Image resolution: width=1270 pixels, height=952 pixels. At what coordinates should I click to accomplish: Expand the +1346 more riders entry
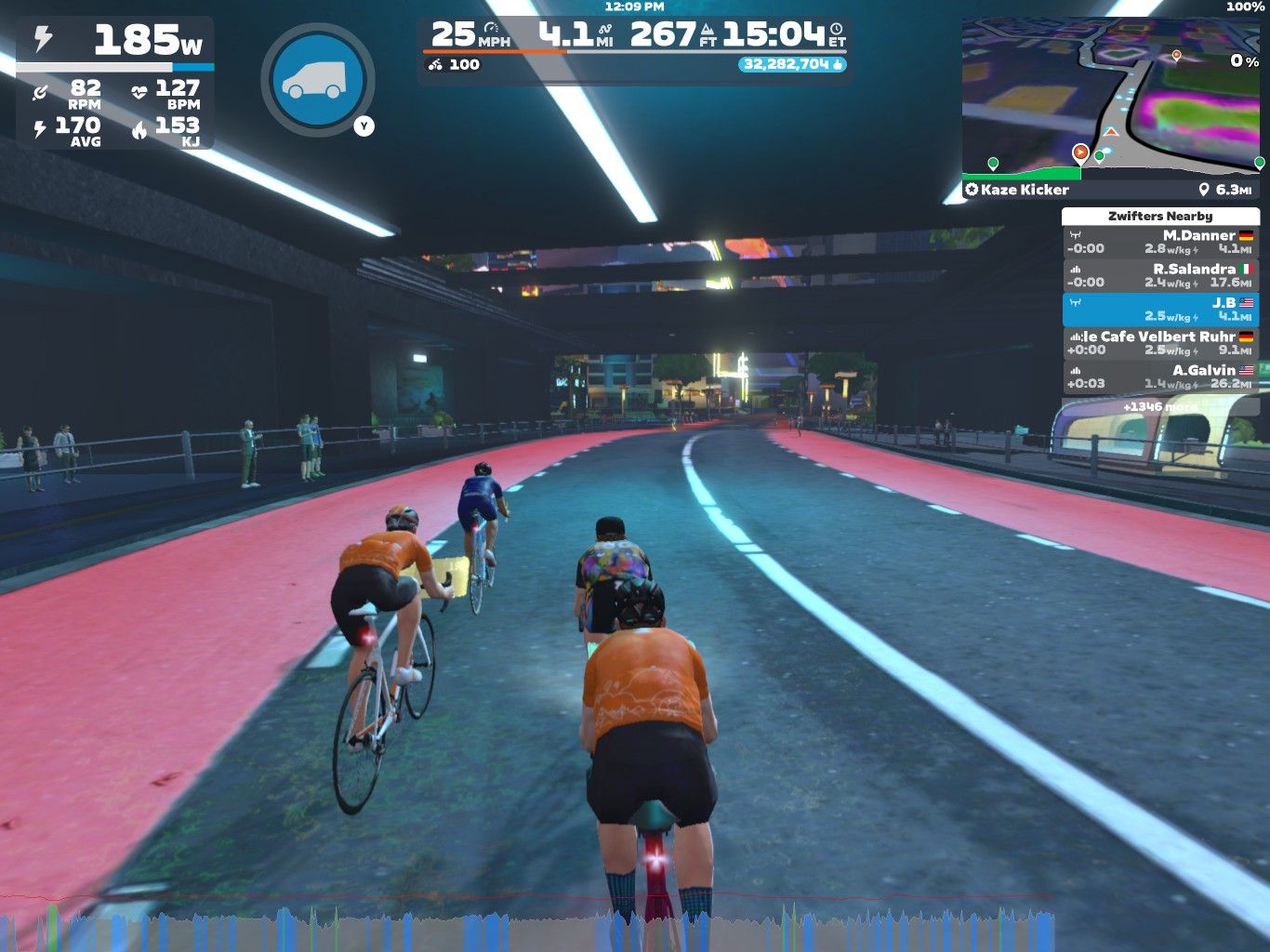1160,406
